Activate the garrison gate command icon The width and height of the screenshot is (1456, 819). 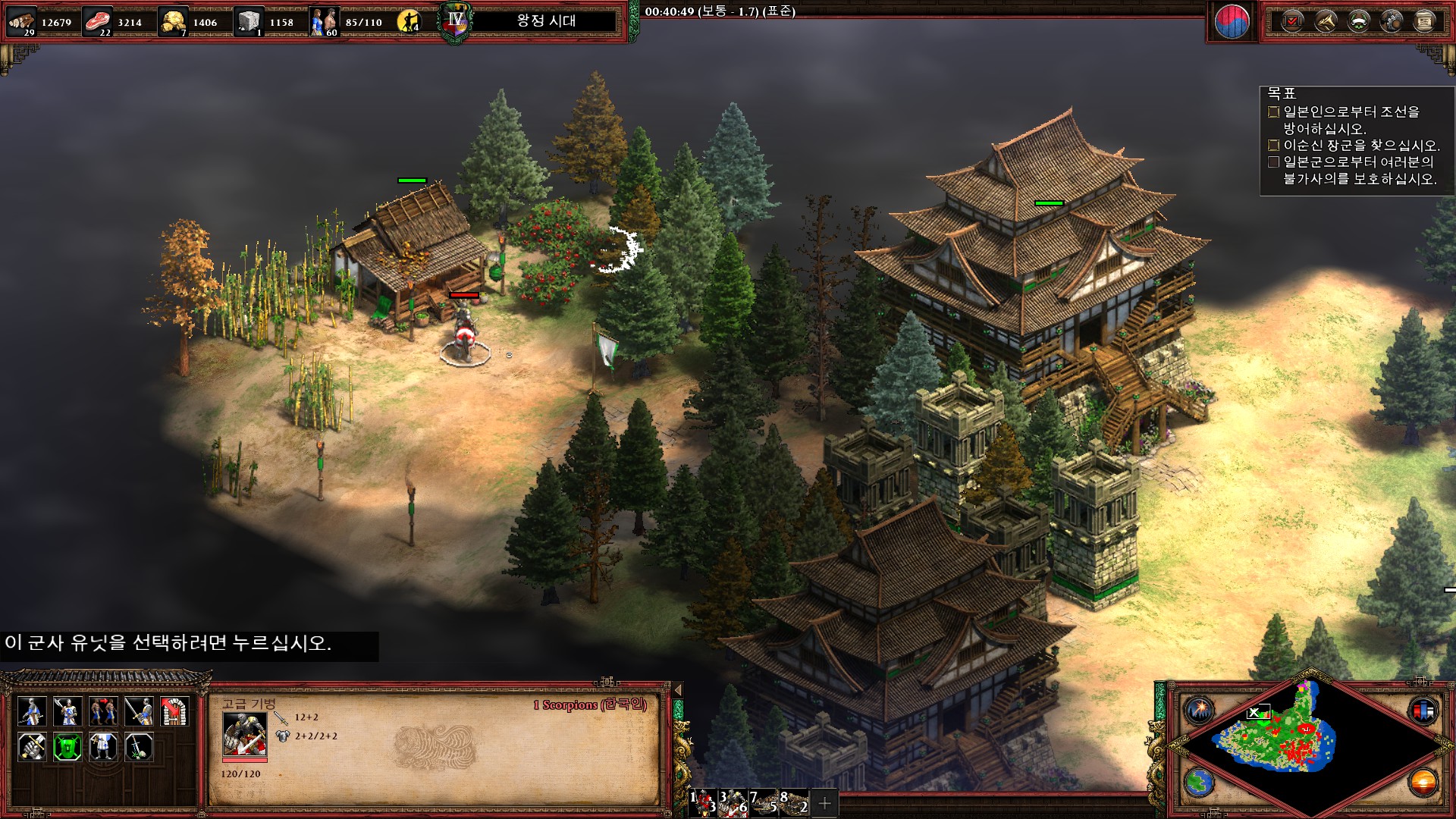pyautogui.click(x=174, y=712)
